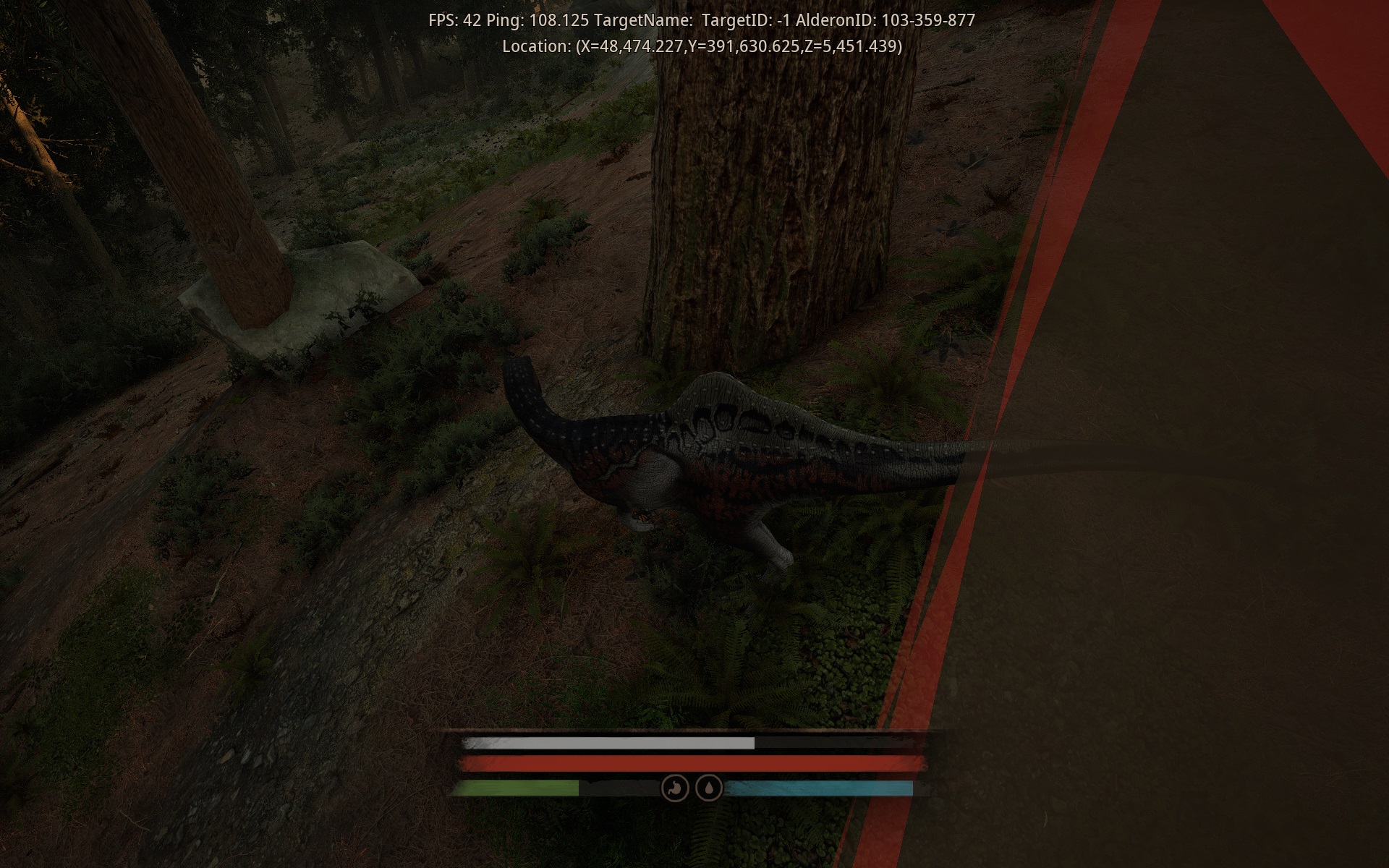Click the stomach hunger icon
Image resolution: width=1389 pixels, height=868 pixels.
click(674, 788)
